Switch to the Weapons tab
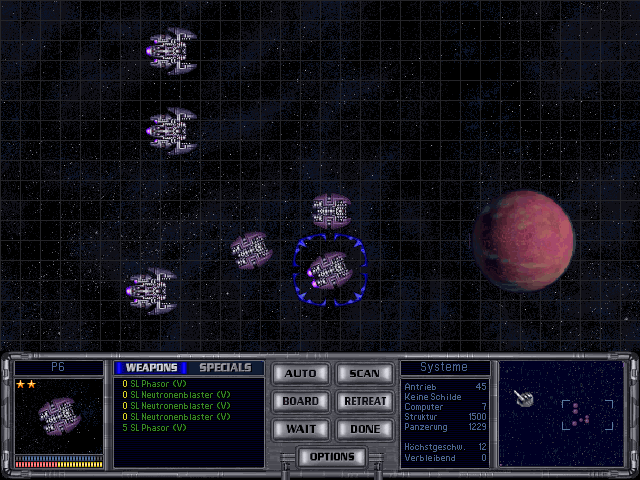Image resolution: width=640 pixels, height=480 pixels. [151, 368]
